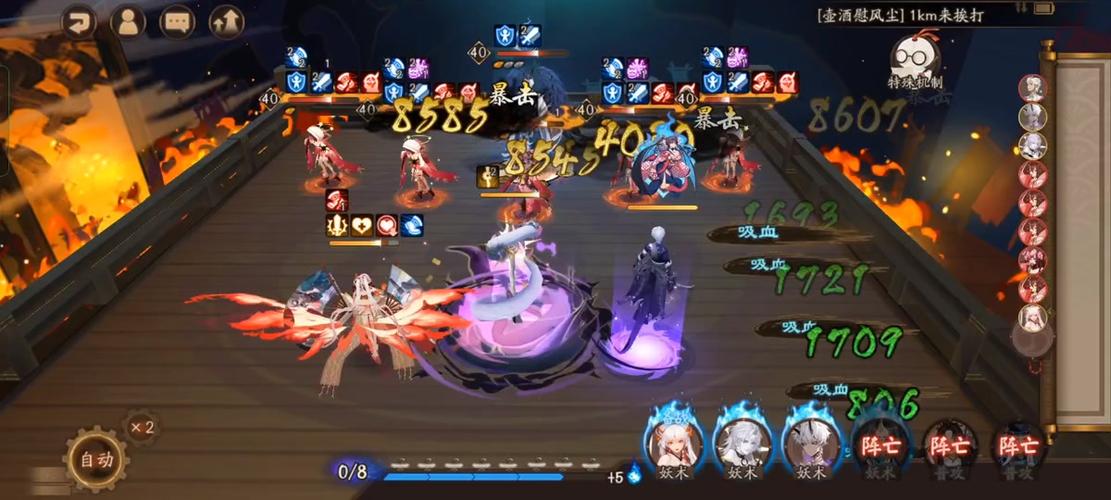Open the player profile icon
Image resolution: width=1111 pixels, height=500 pixels.
[128, 22]
